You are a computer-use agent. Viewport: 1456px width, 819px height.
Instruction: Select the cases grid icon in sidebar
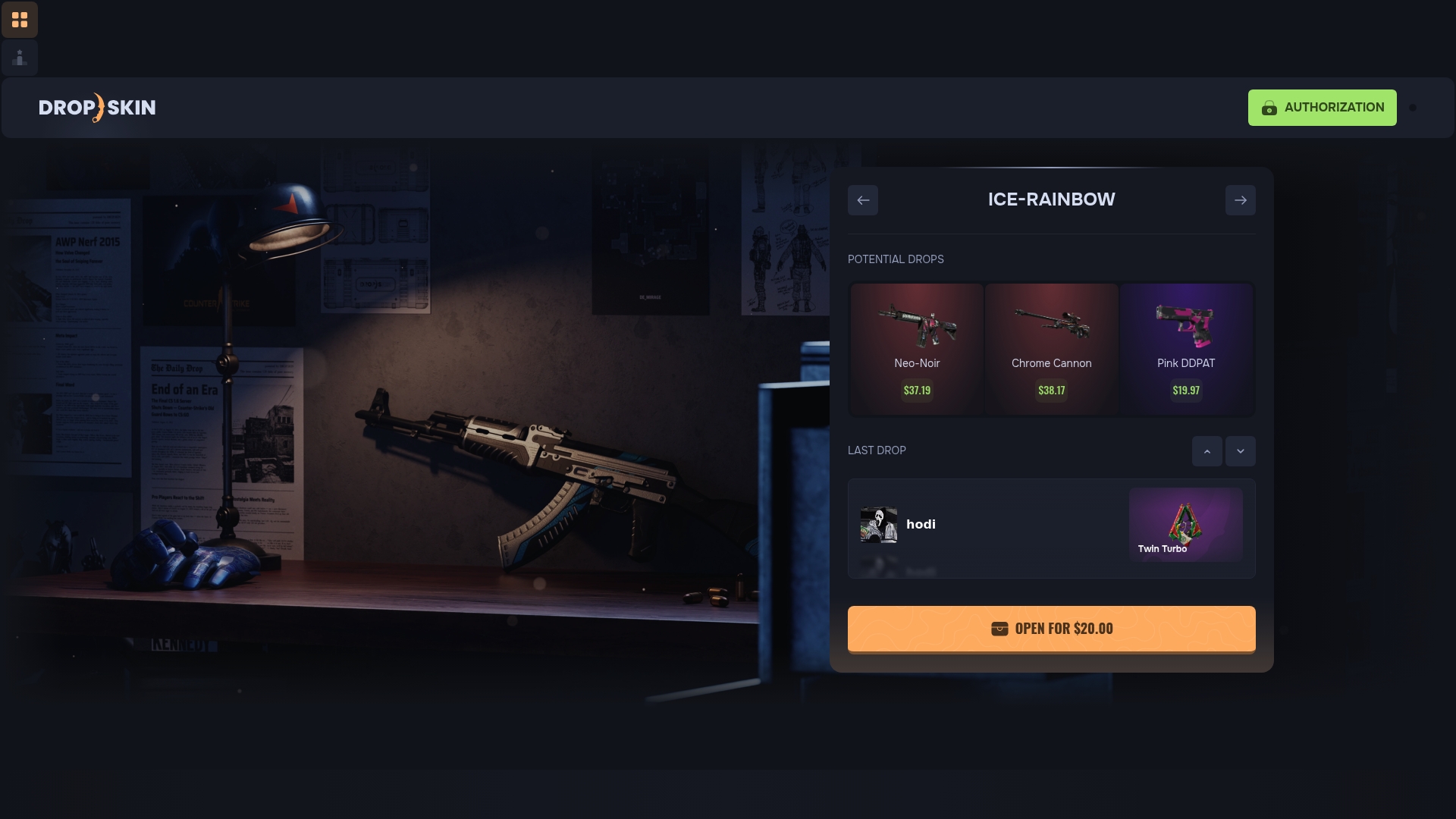(x=20, y=20)
